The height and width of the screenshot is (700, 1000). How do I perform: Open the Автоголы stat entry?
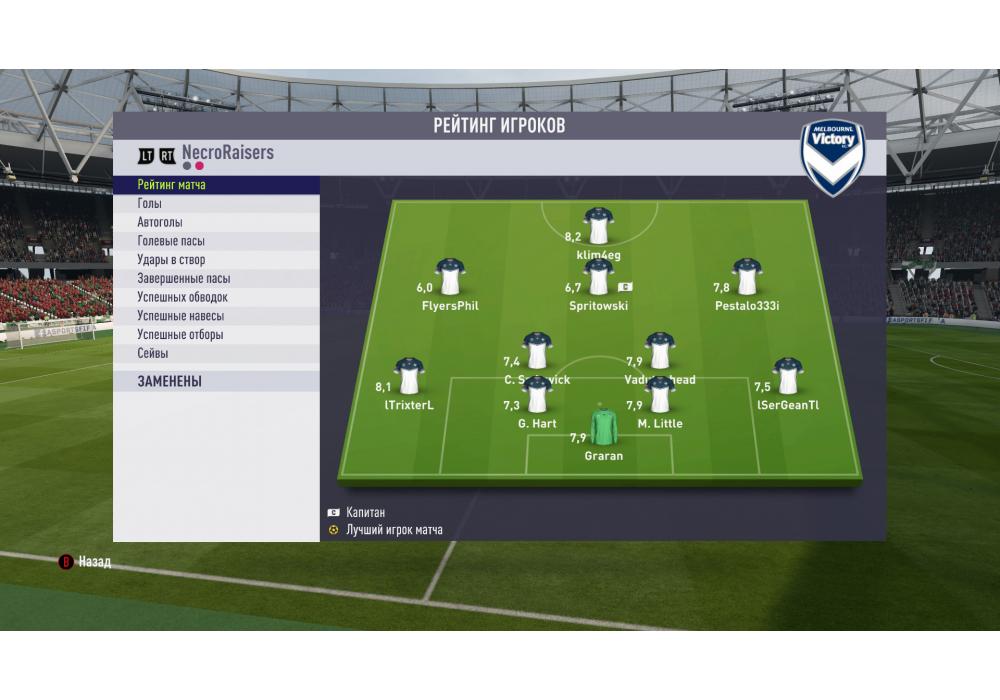pos(216,223)
